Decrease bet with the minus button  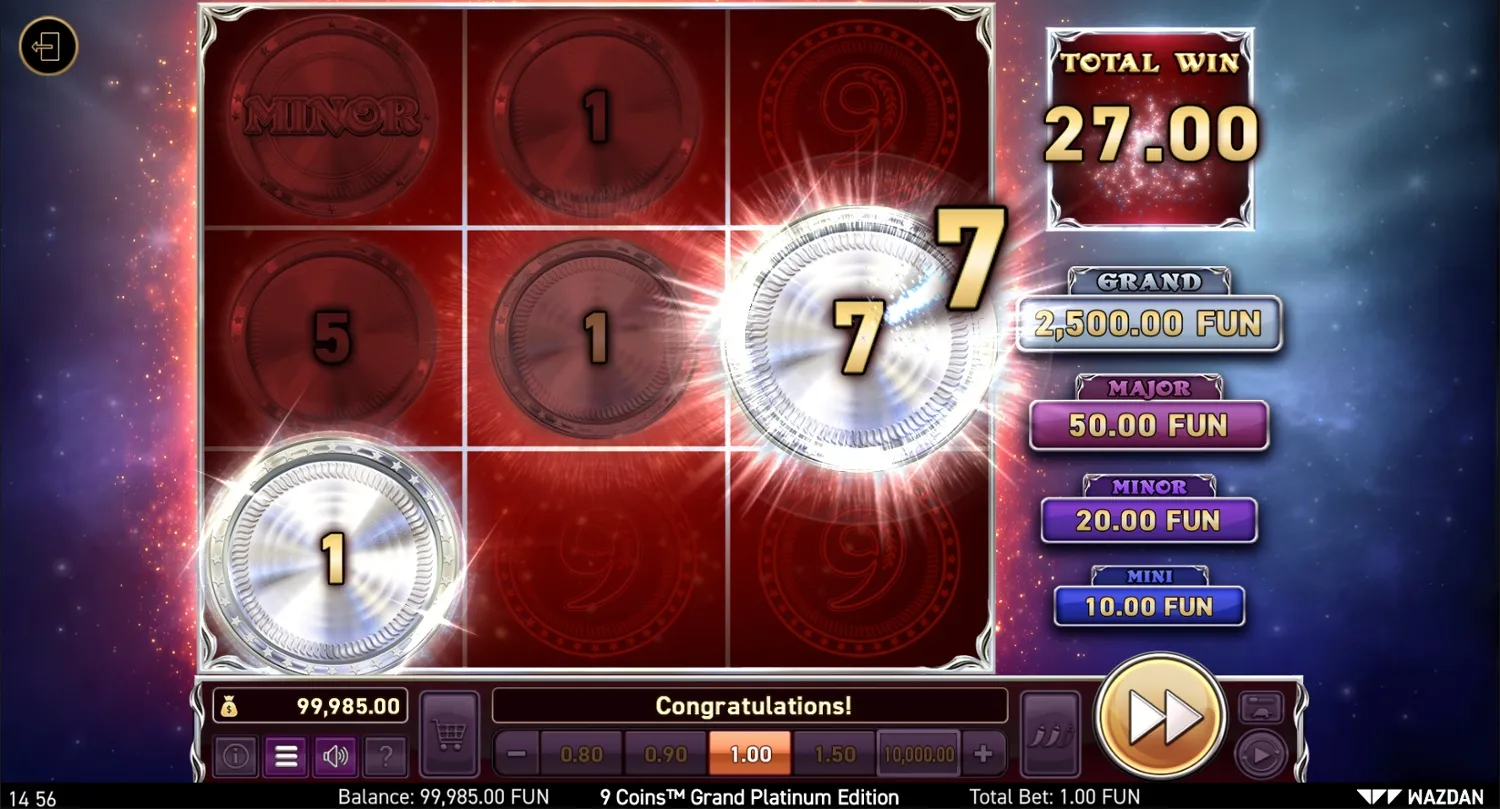pos(514,754)
